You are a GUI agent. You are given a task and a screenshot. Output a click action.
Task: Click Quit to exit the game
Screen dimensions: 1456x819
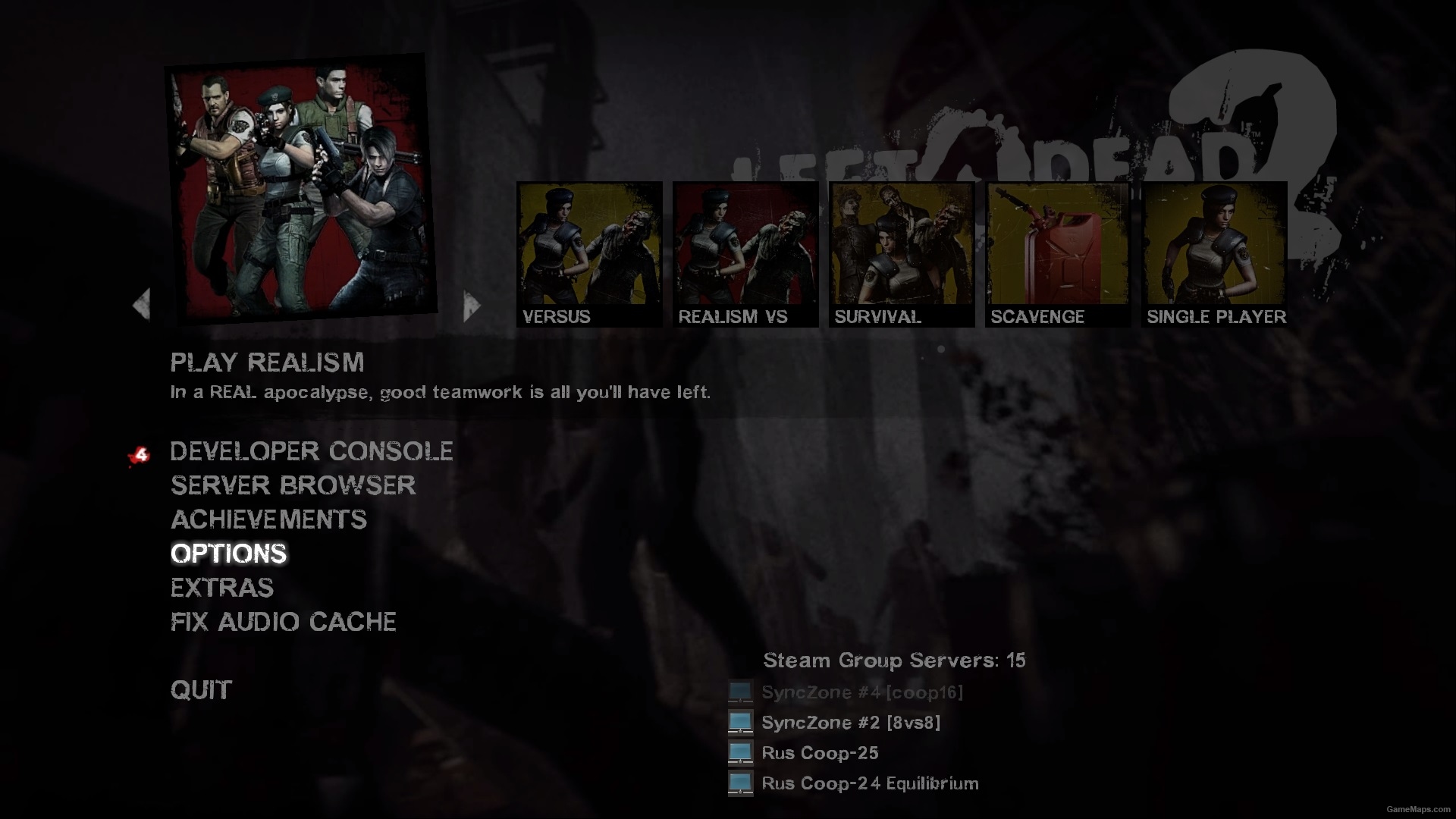(x=200, y=690)
